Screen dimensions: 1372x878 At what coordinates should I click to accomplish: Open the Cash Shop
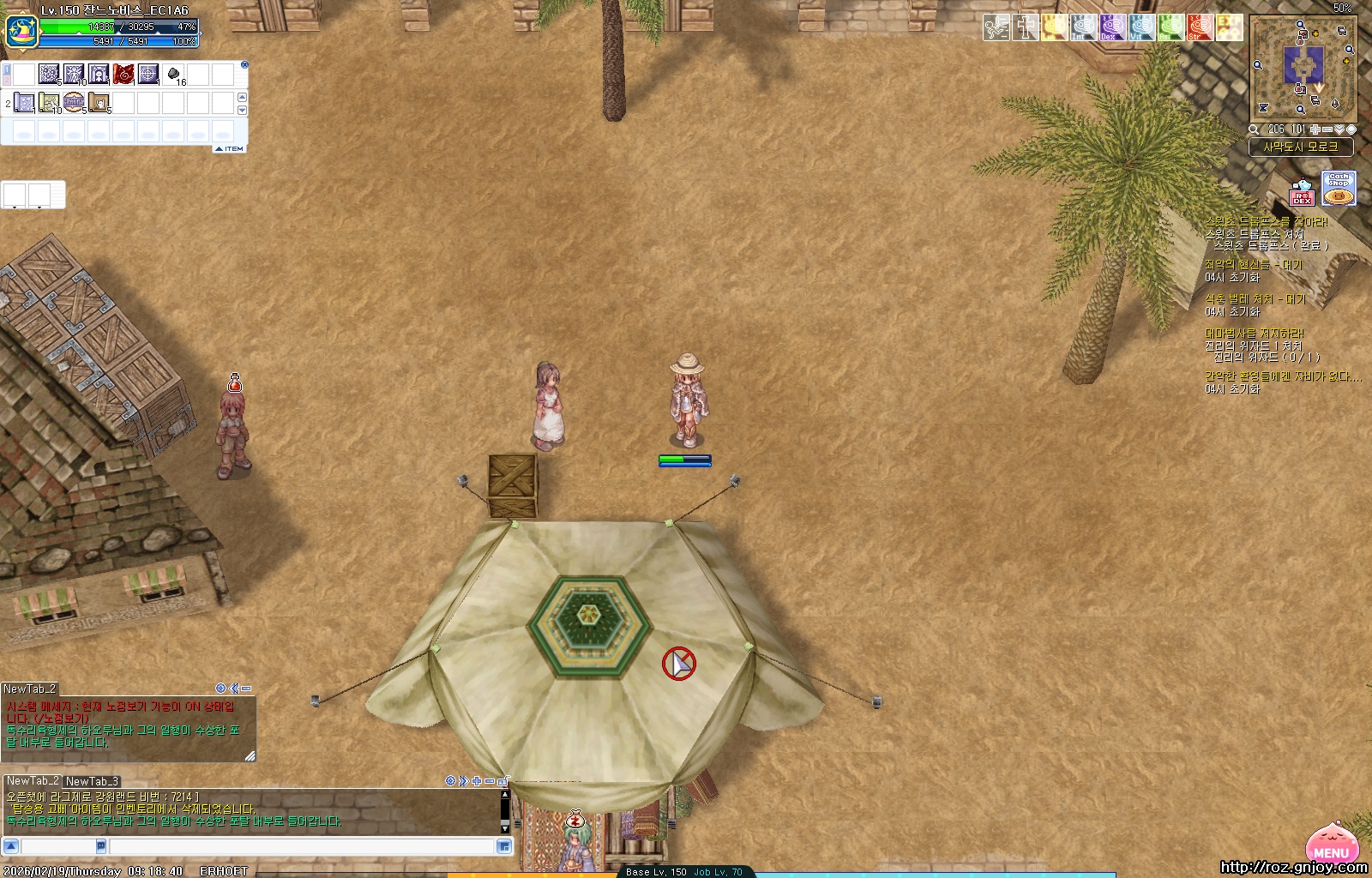click(x=1339, y=188)
